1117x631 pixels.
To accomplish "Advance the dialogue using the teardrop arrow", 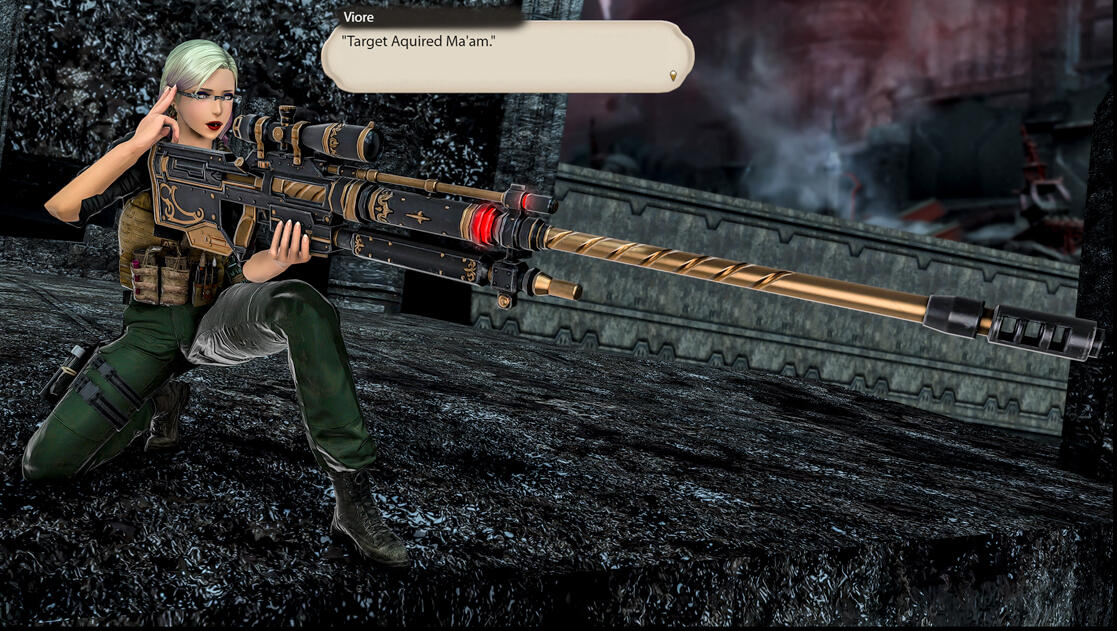I will [673, 75].
